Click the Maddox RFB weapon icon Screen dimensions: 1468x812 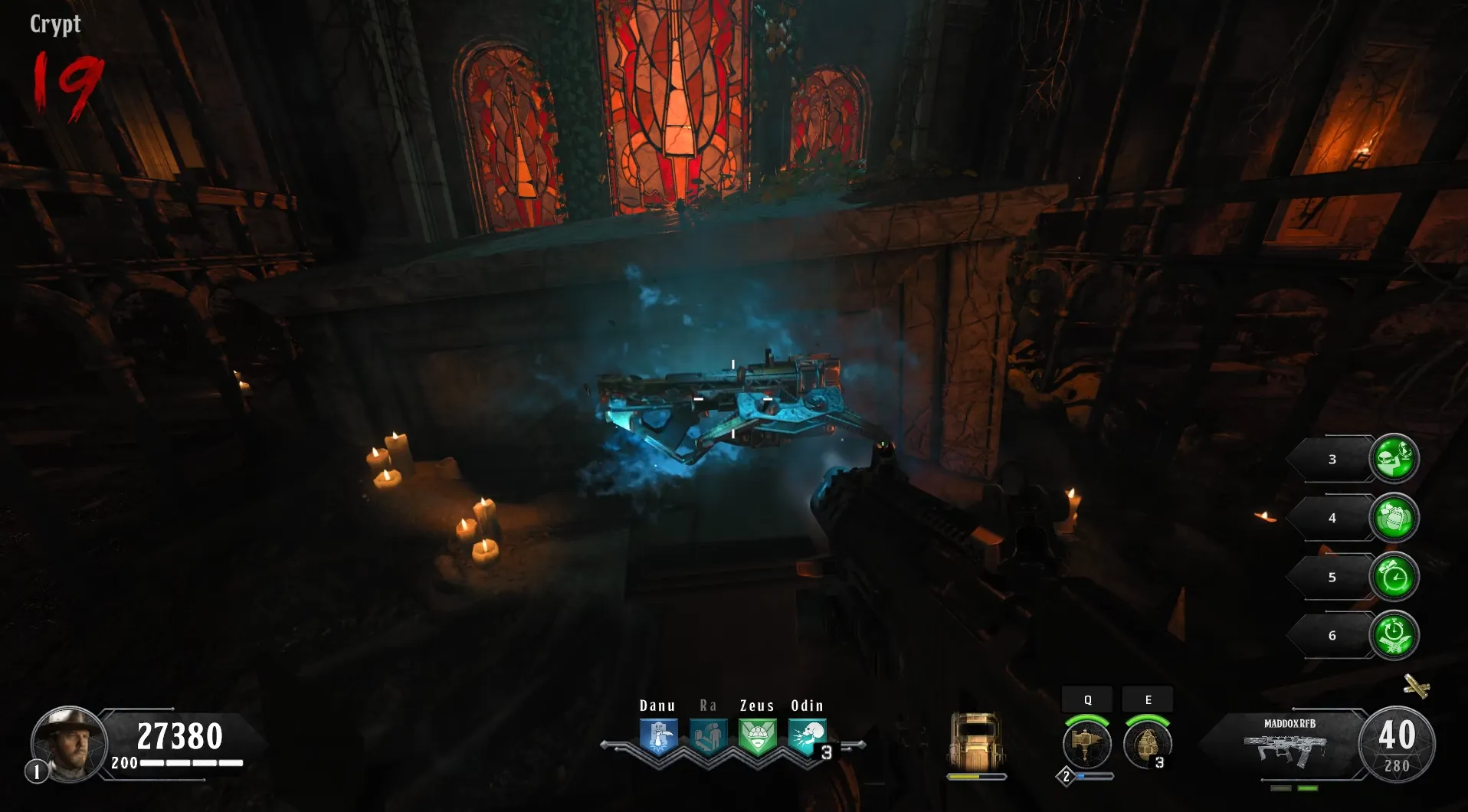pos(1289,749)
